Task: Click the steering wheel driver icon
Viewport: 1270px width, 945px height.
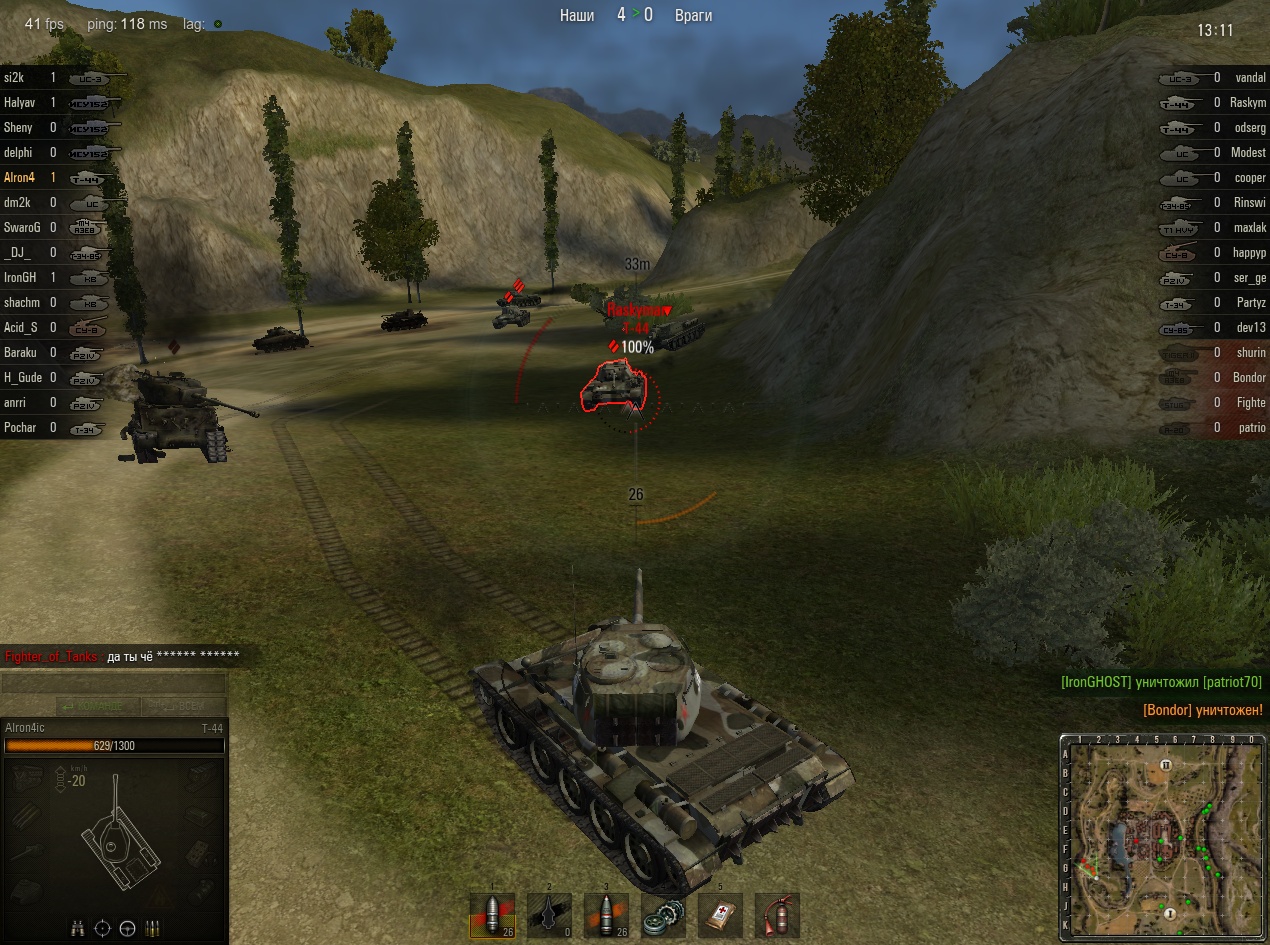Action: [x=127, y=928]
